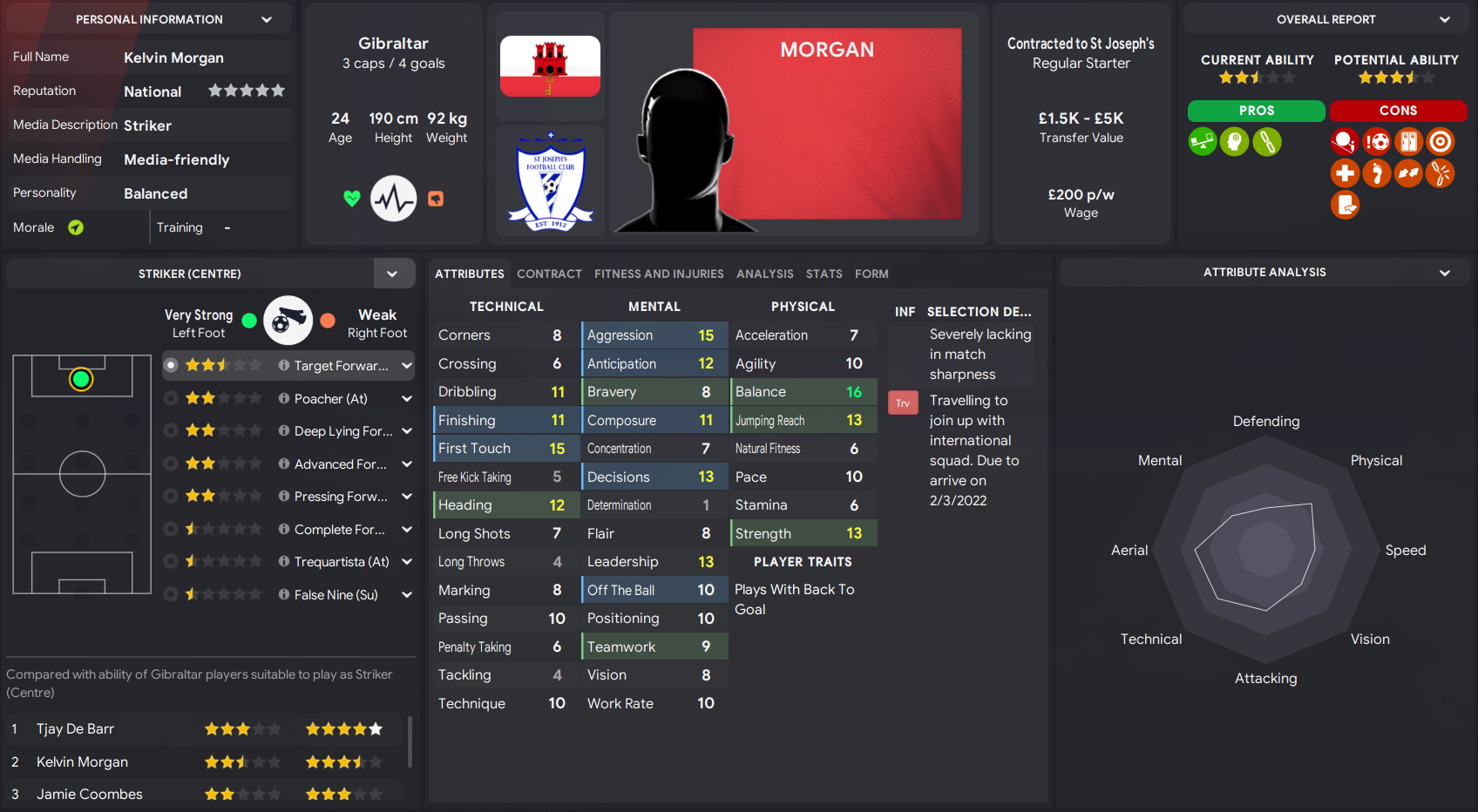Click the Current Ability star rating
Screen dimensions: 1478x812
click(x=1256, y=77)
